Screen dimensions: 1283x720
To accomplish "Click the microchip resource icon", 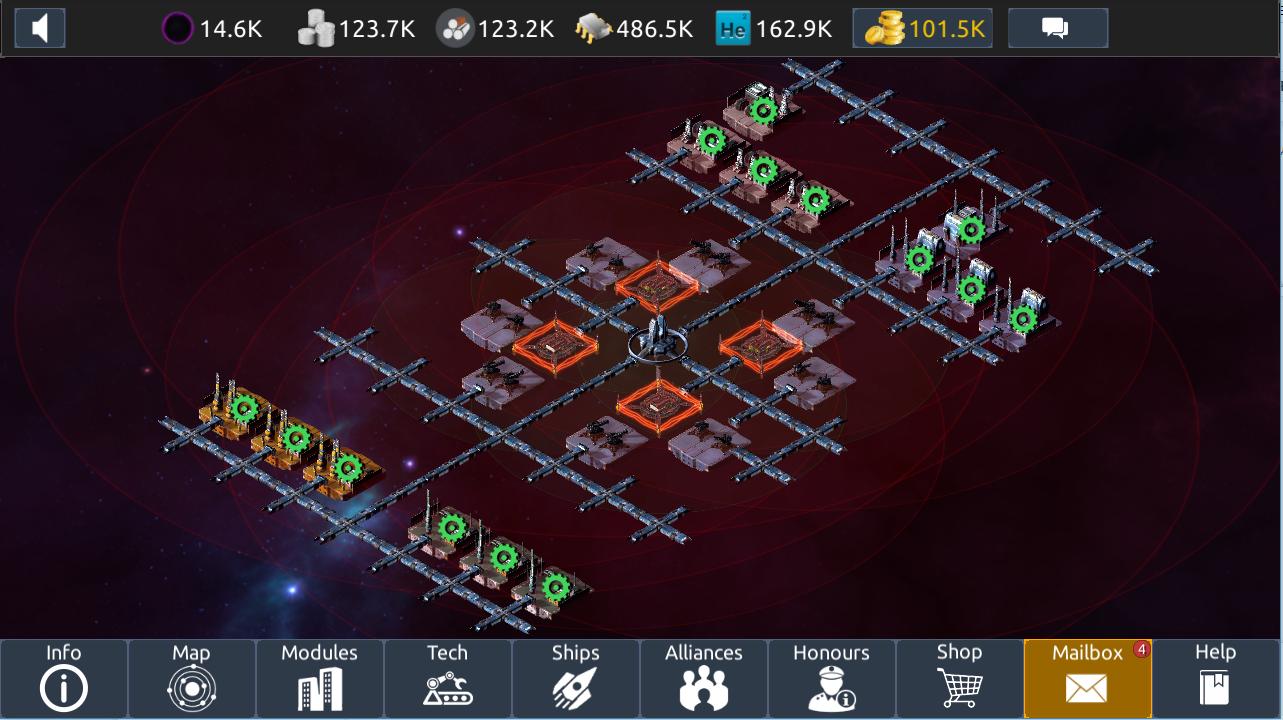I will (x=592, y=28).
